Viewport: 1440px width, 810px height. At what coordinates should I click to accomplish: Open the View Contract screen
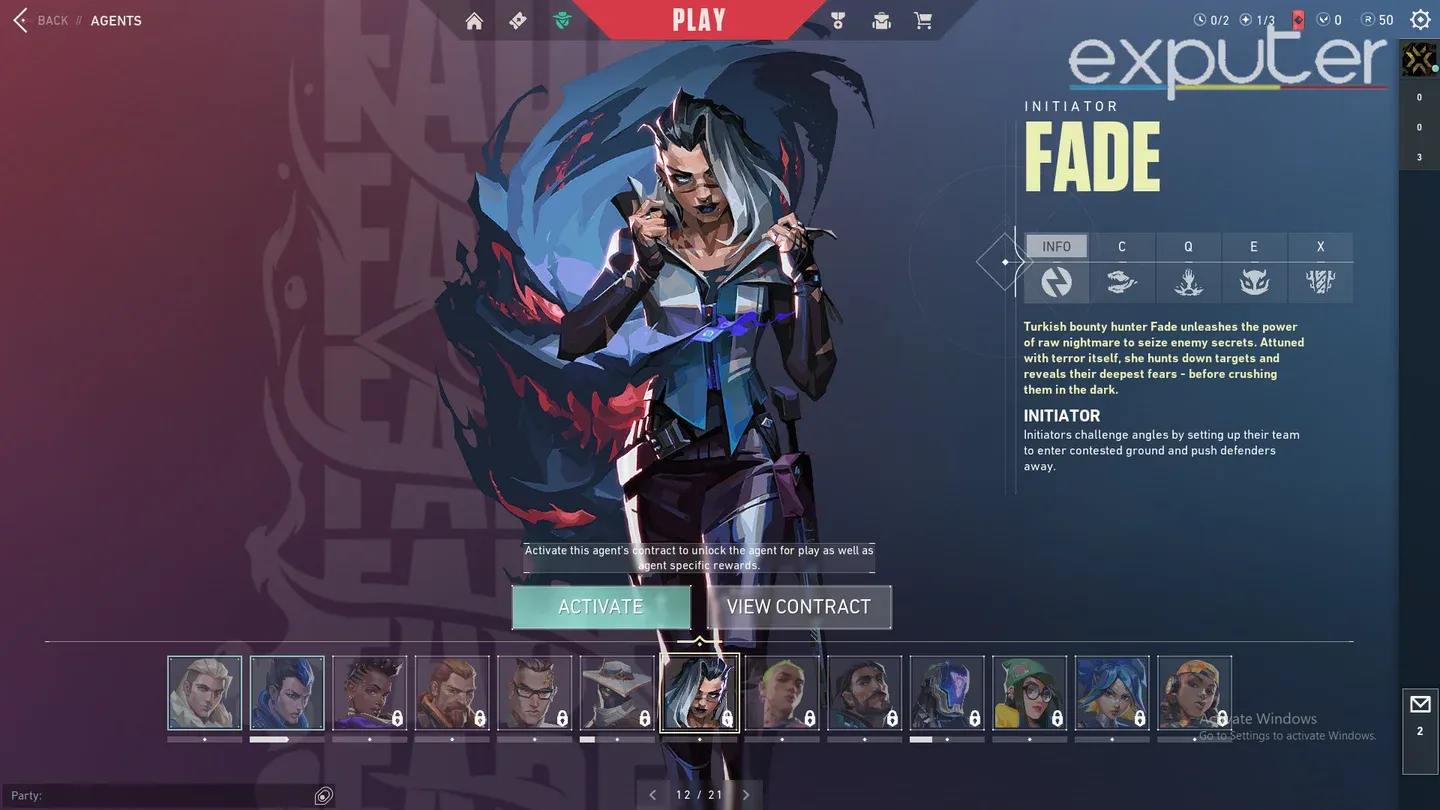[798, 607]
